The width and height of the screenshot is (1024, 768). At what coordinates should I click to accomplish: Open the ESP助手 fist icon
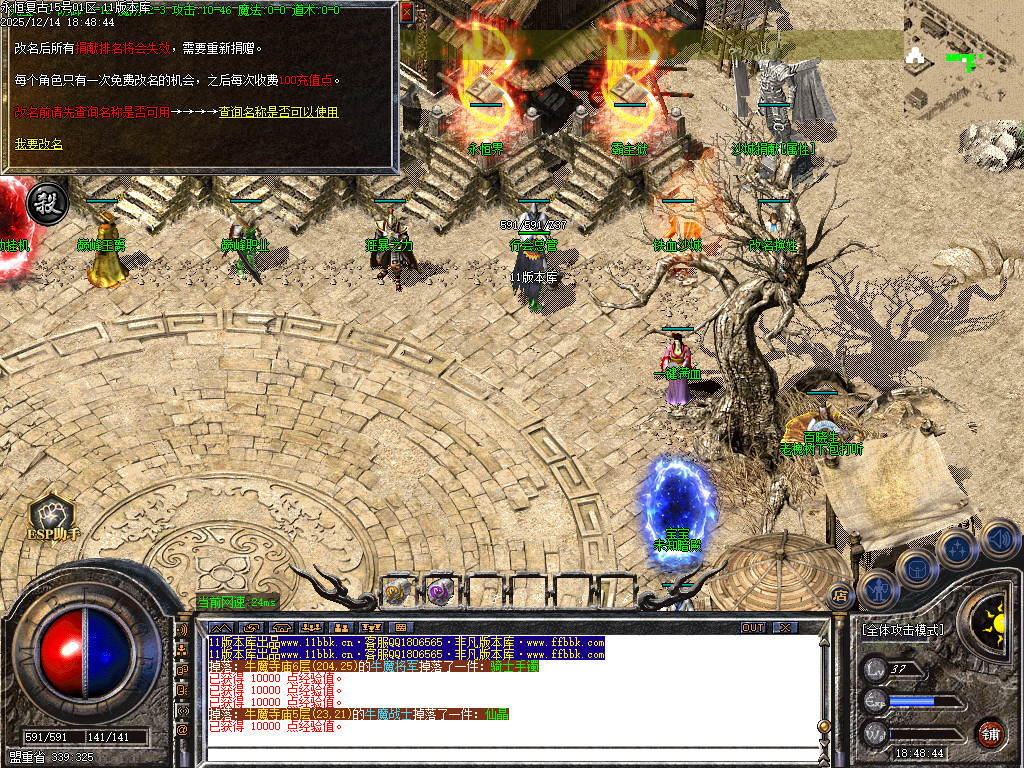(x=52, y=515)
